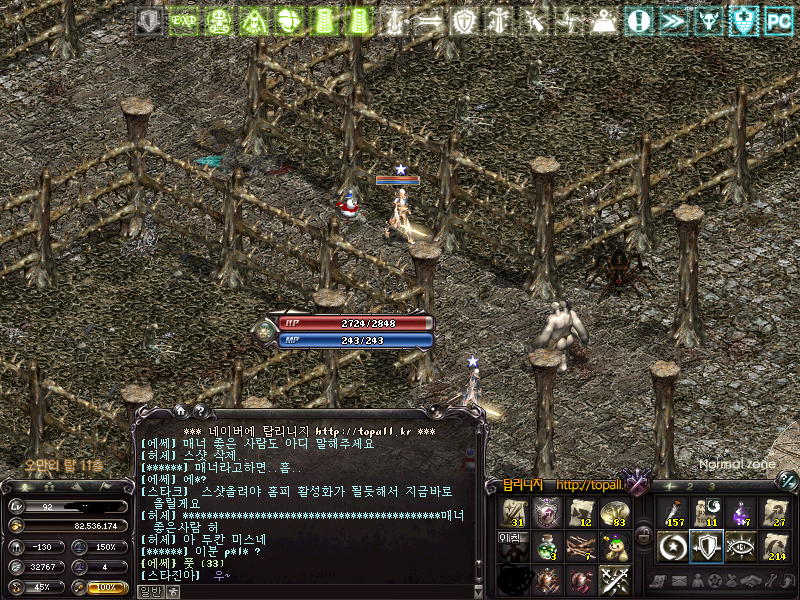Screen dimensions: 800x600
Task: Activate the shield skill with blue border
Action: point(706,547)
